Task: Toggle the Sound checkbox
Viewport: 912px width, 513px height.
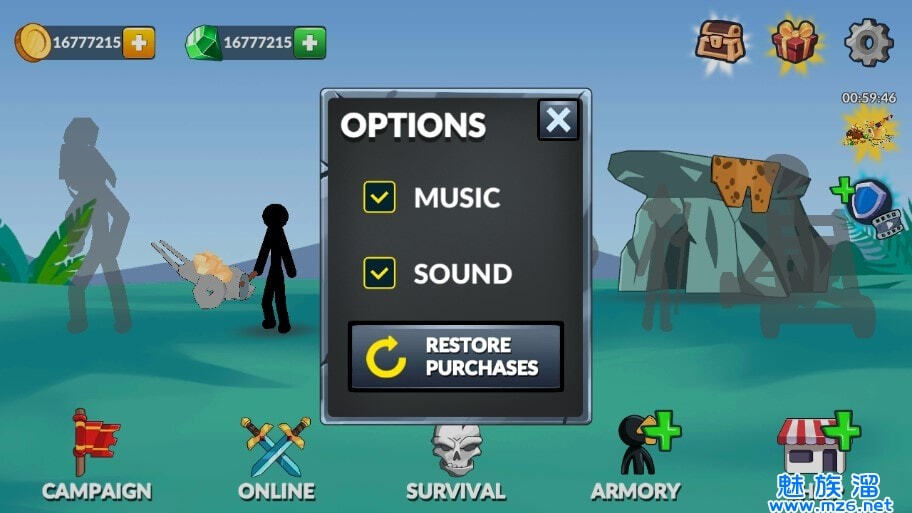Action: [380, 272]
